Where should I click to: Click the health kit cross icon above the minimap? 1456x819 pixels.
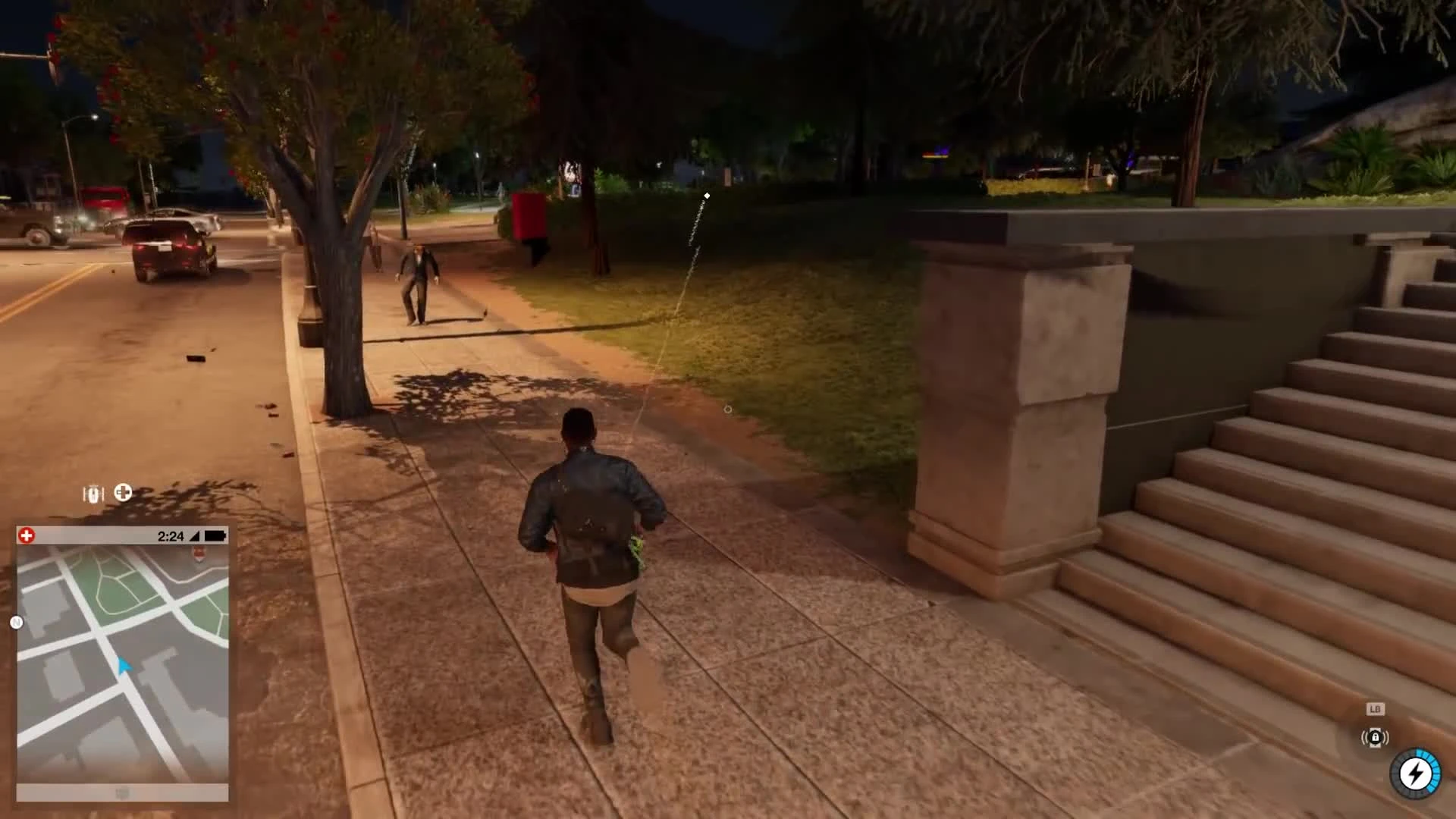tap(123, 493)
